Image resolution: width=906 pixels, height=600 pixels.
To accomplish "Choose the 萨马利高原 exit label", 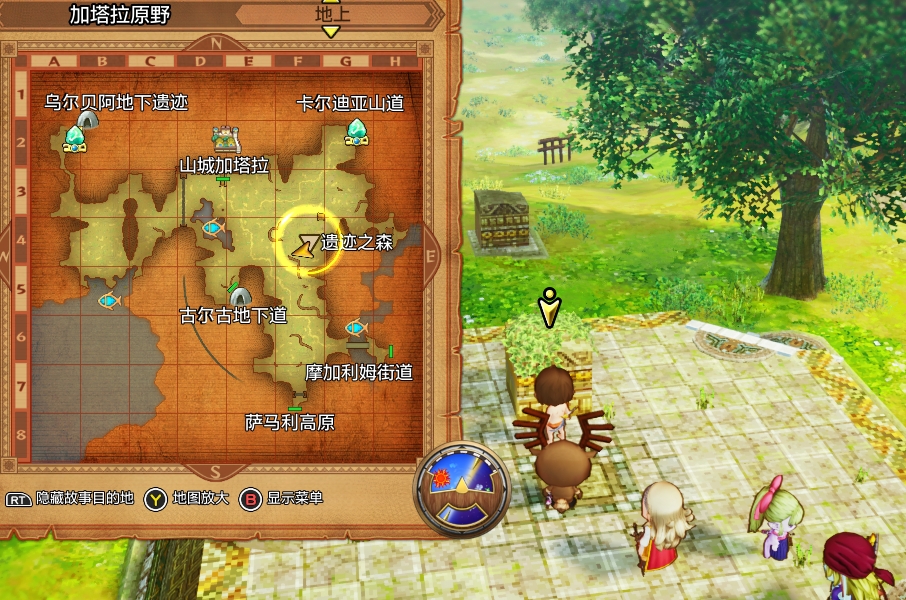I will click(290, 422).
